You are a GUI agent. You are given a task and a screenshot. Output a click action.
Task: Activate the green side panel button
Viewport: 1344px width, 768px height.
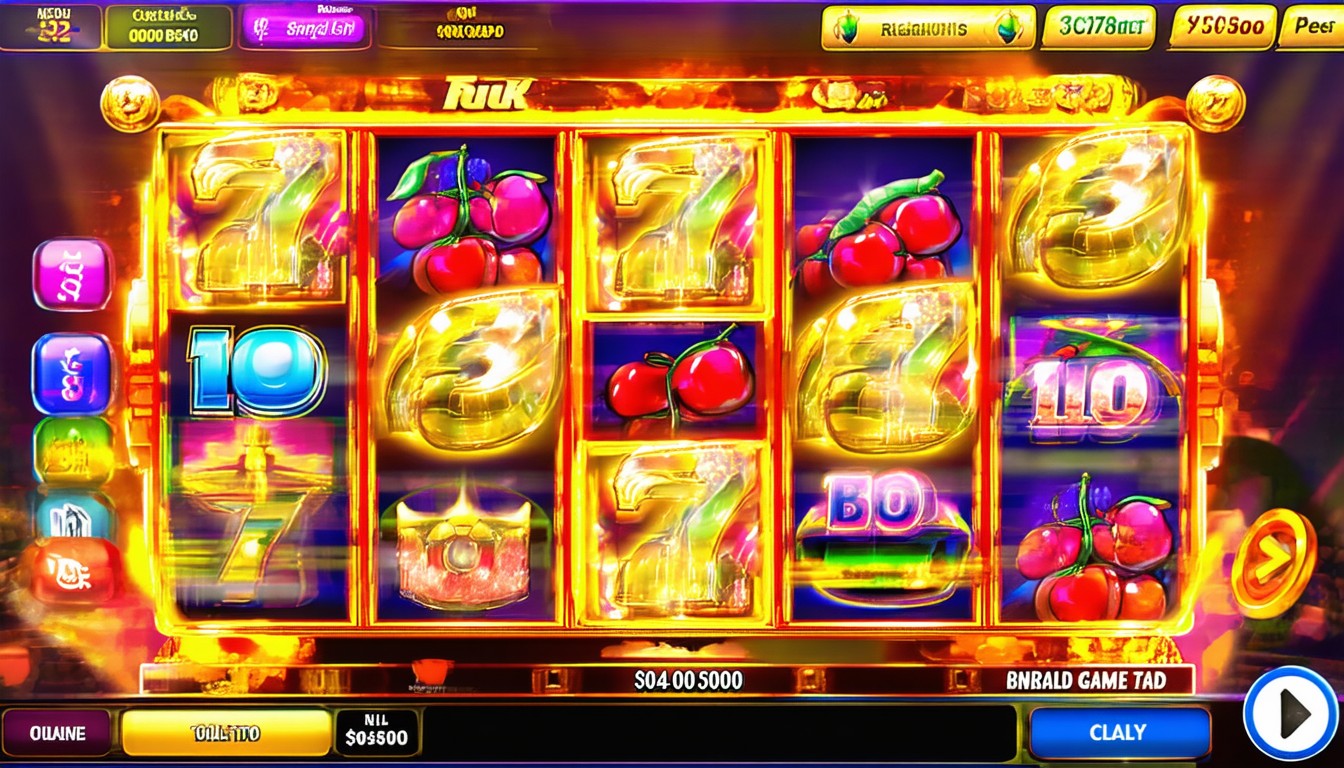pos(74,450)
